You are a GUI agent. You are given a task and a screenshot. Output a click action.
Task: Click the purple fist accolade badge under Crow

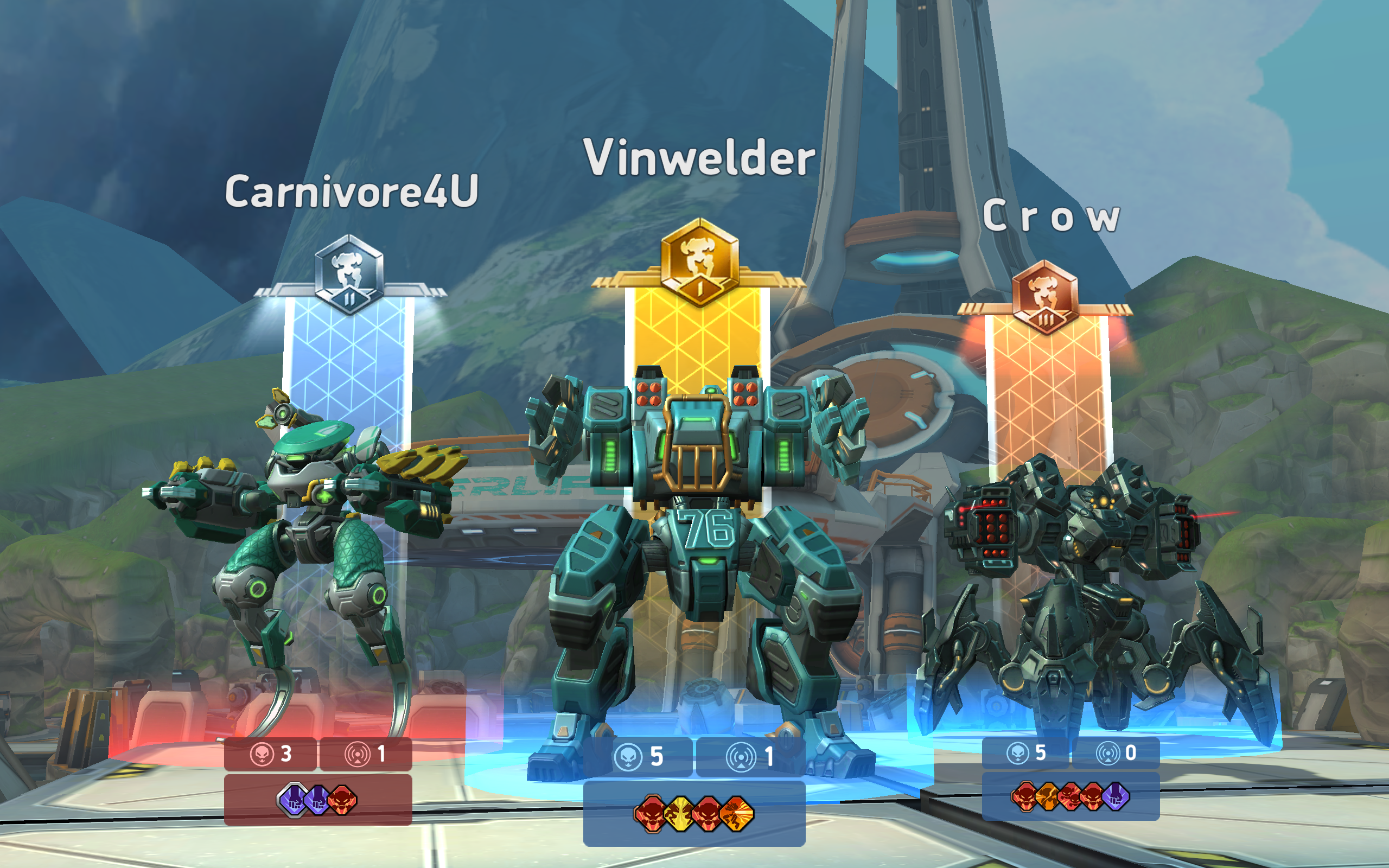tap(1116, 798)
